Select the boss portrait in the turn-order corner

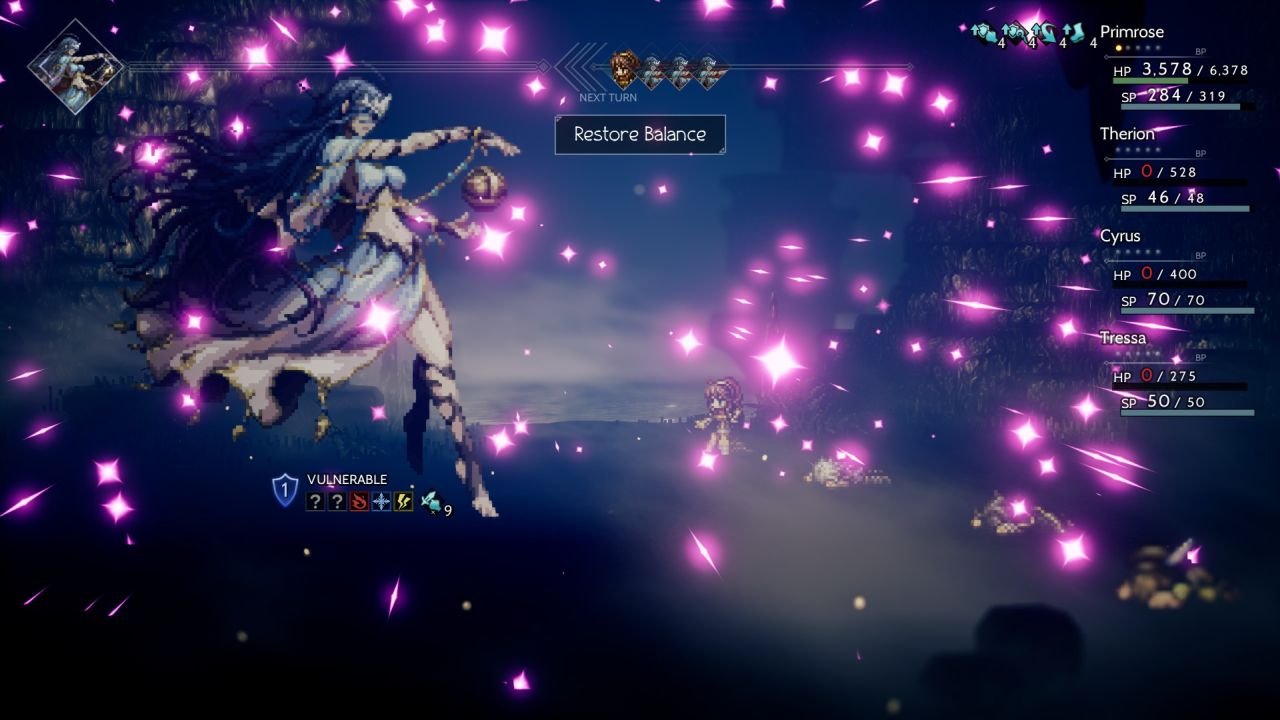click(75, 66)
